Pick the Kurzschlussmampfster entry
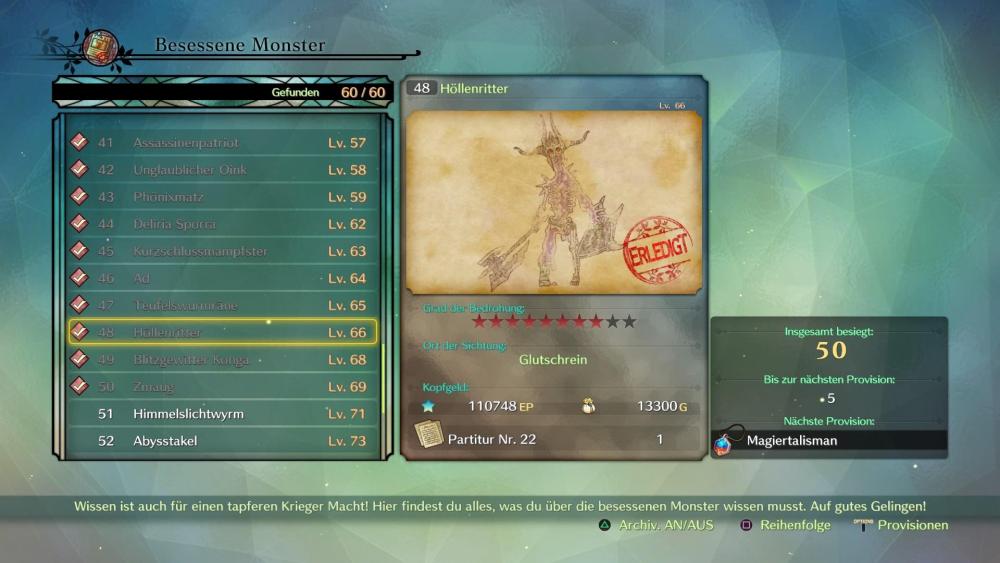This screenshot has width=1000, height=563. [x=222, y=251]
